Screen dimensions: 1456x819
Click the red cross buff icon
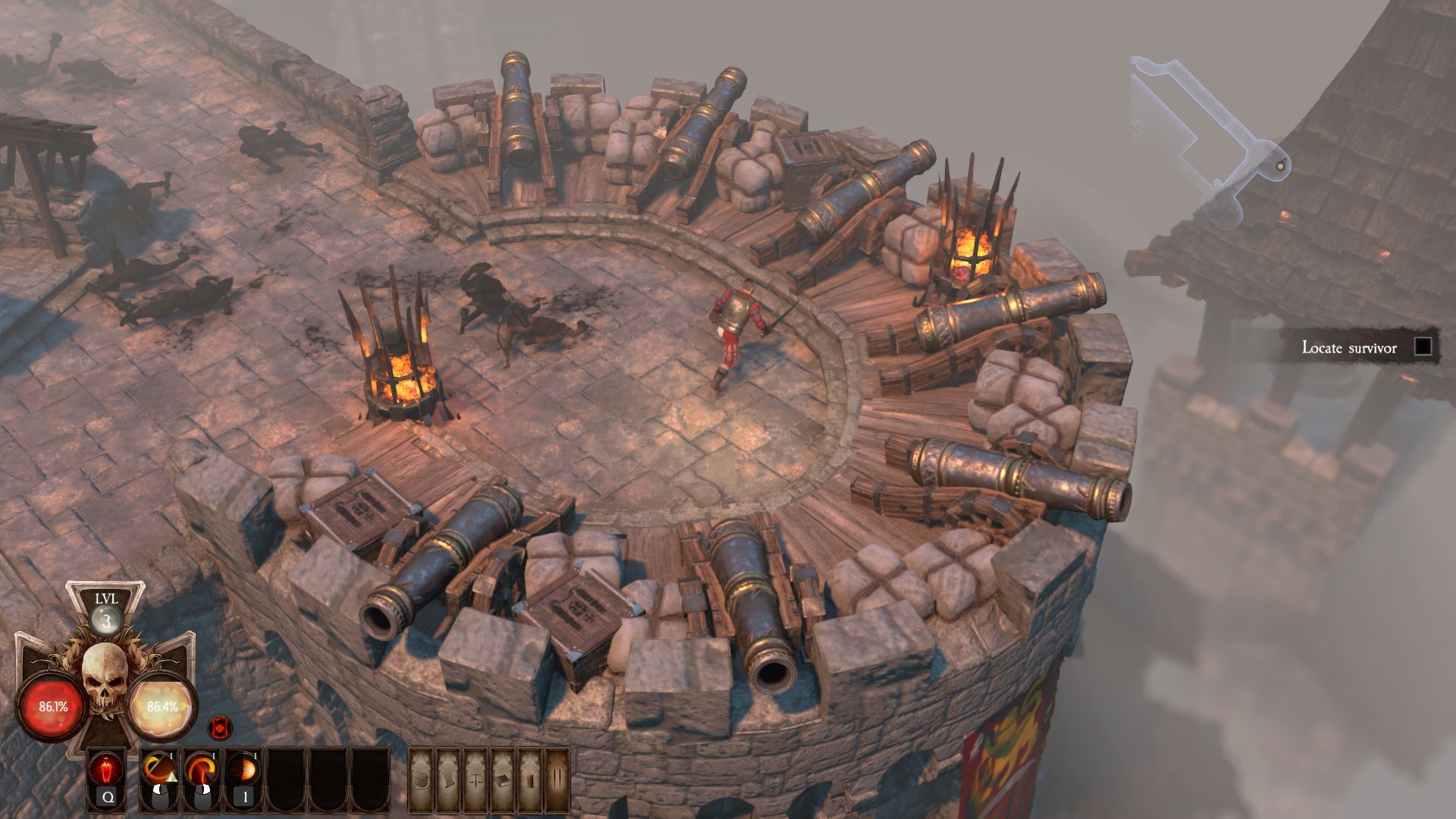[x=220, y=728]
